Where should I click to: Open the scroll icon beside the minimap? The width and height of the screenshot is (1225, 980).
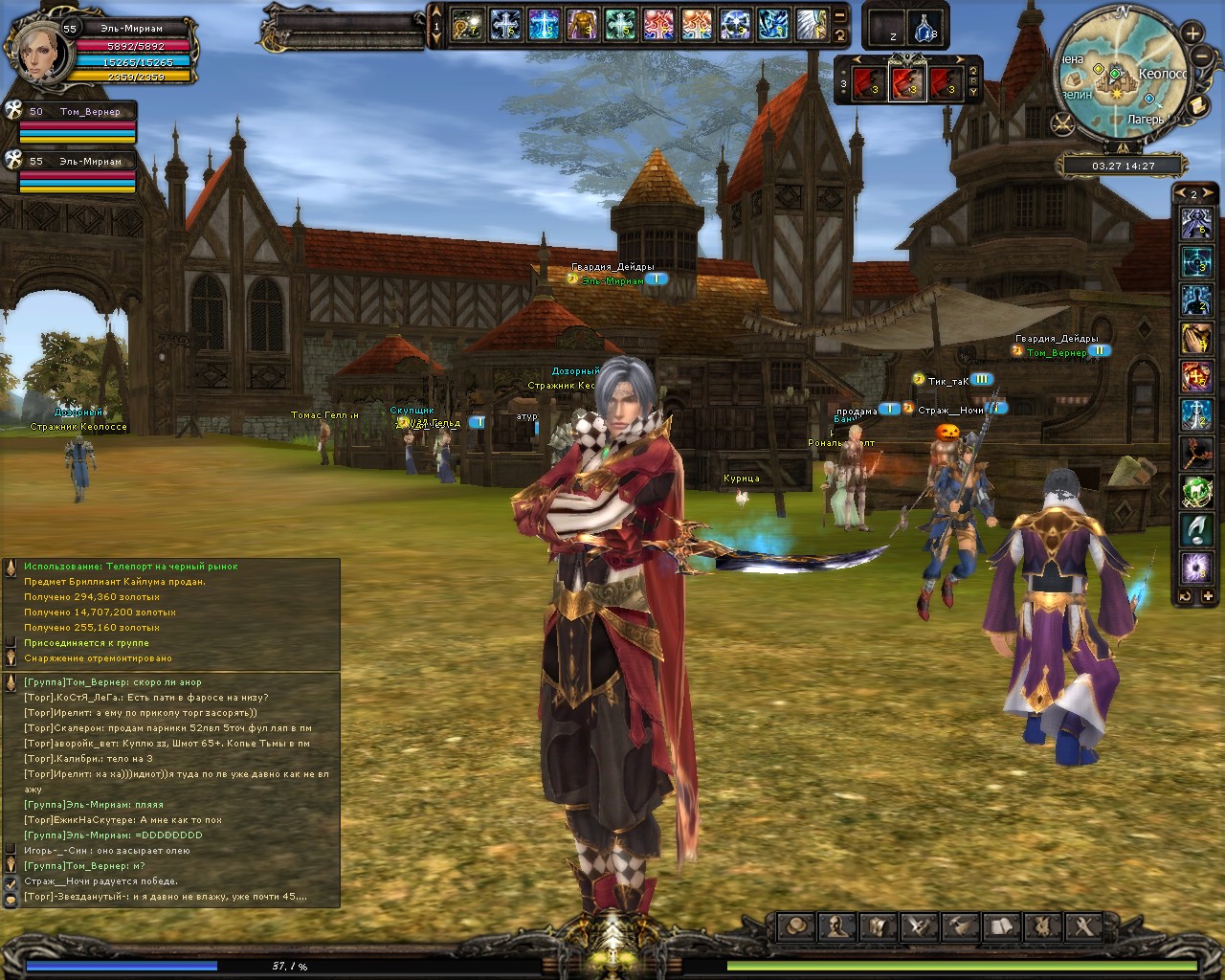(1196, 105)
